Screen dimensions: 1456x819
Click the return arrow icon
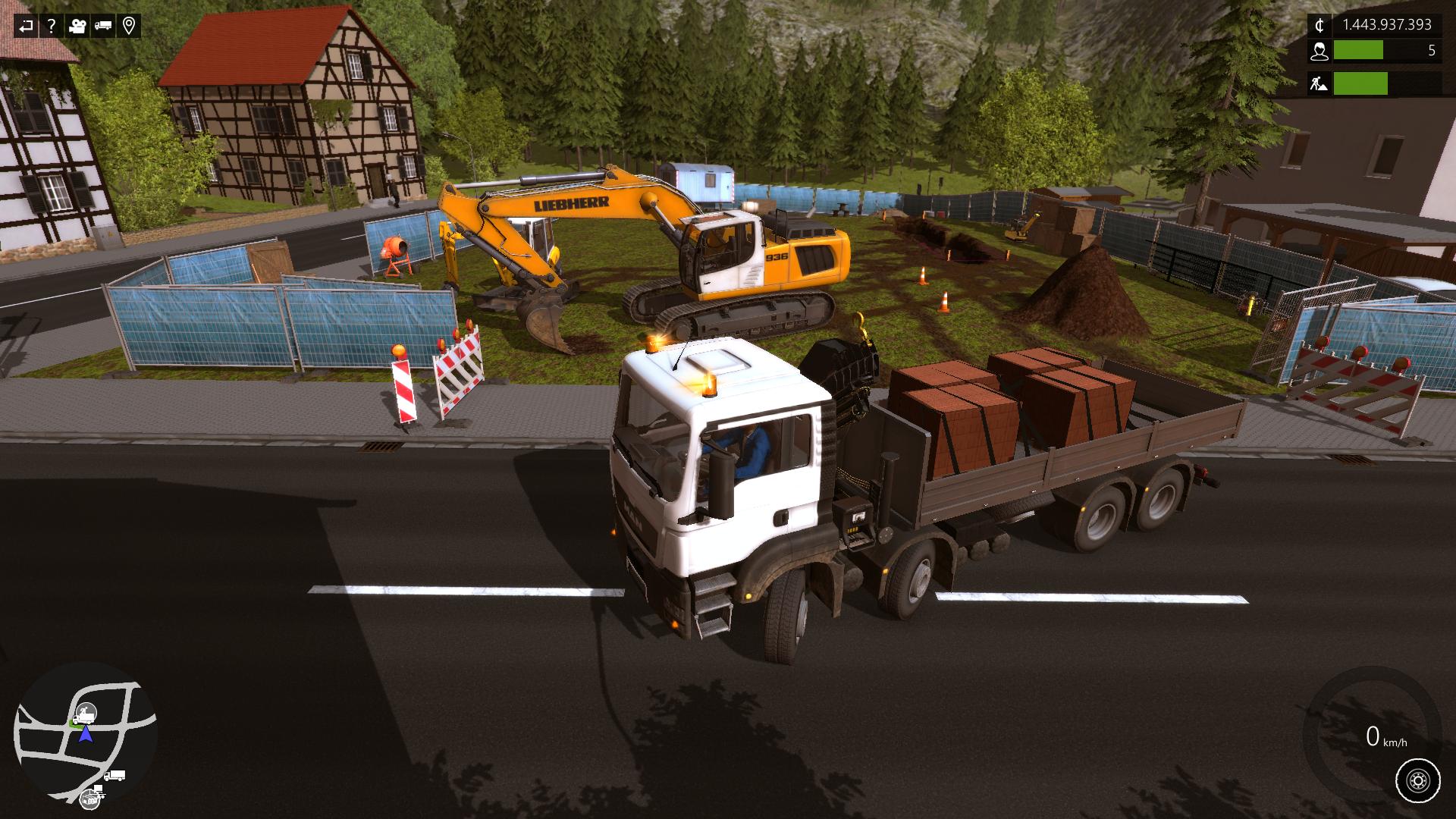click(x=27, y=27)
